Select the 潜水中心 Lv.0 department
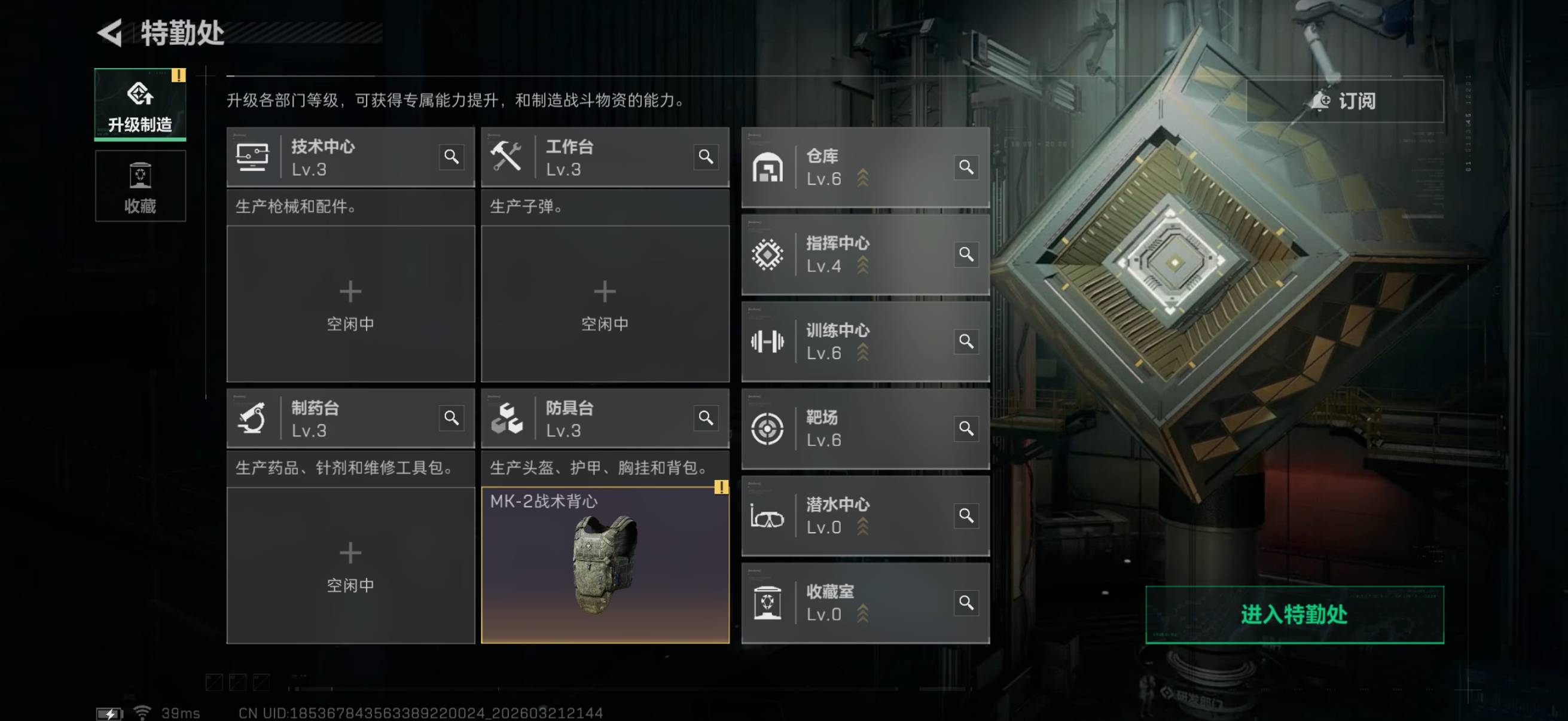Viewport: 1568px width, 721px height. tap(852, 515)
